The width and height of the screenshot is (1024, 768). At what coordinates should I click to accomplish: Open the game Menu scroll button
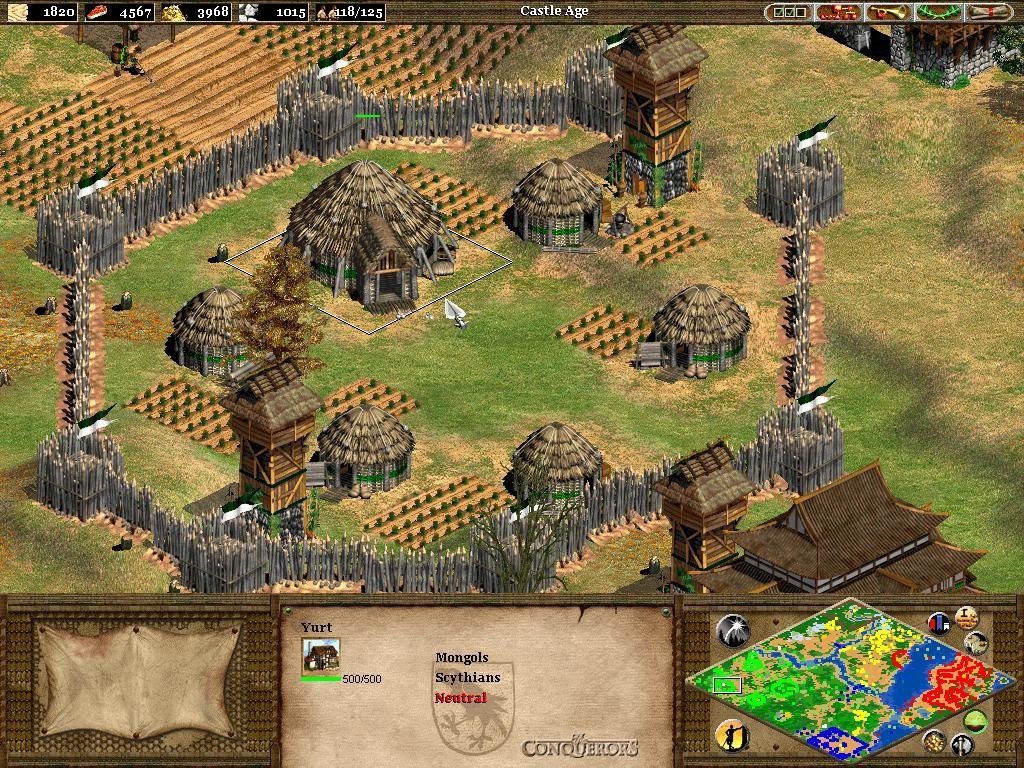coord(988,12)
